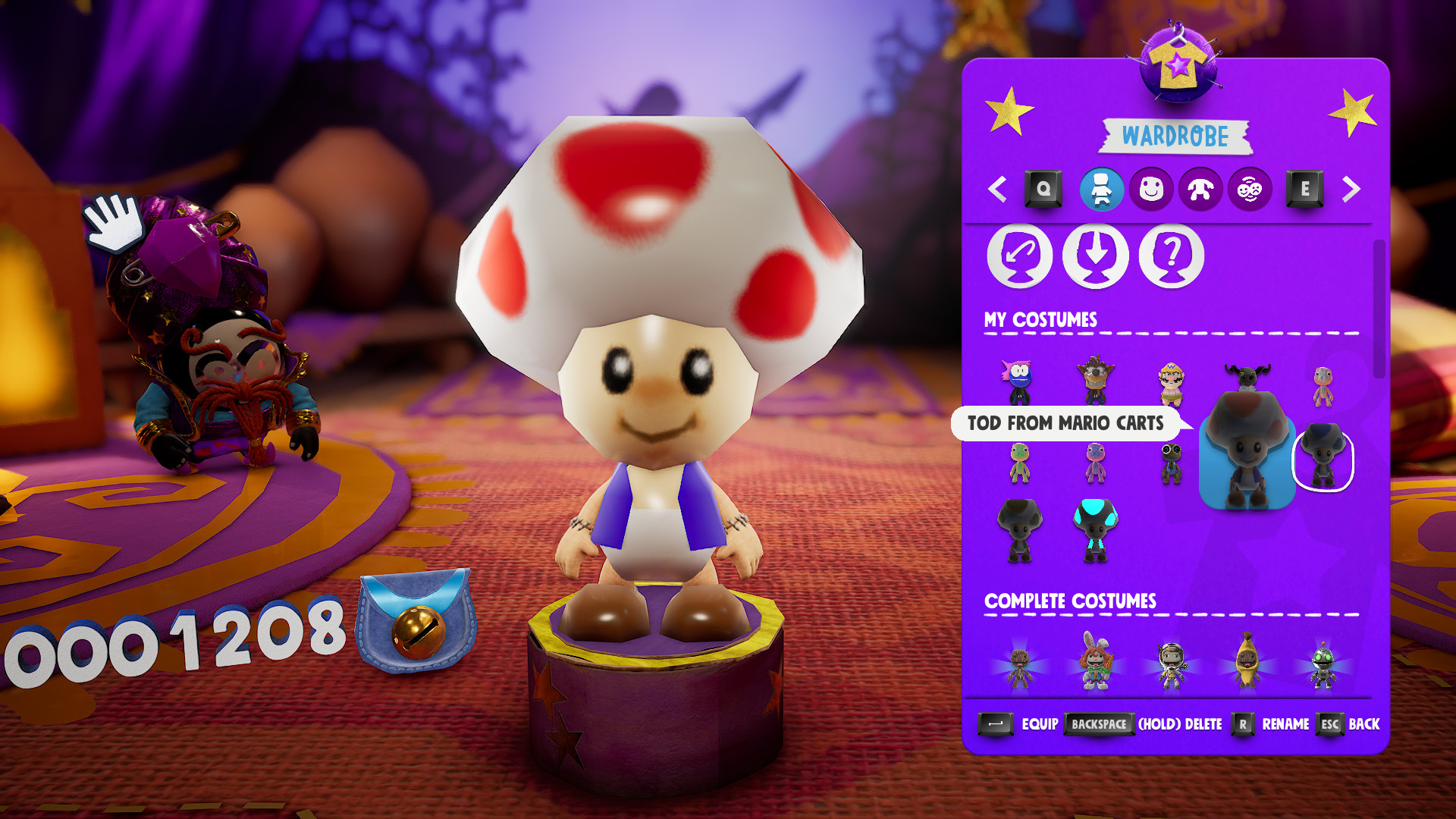Select the Wario-style costume thumbnail
The height and width of the screenshot is (819, 1456).
pos(1172,383)
